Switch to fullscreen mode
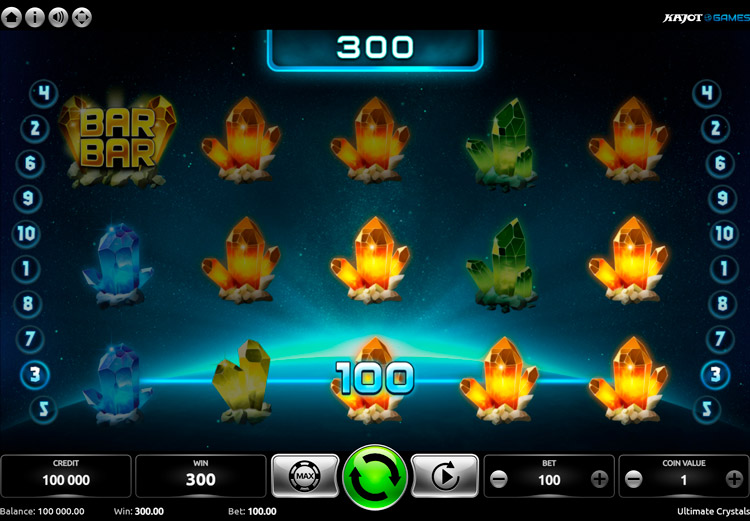Viewport: 750px width, 521px height. (81, 17)
